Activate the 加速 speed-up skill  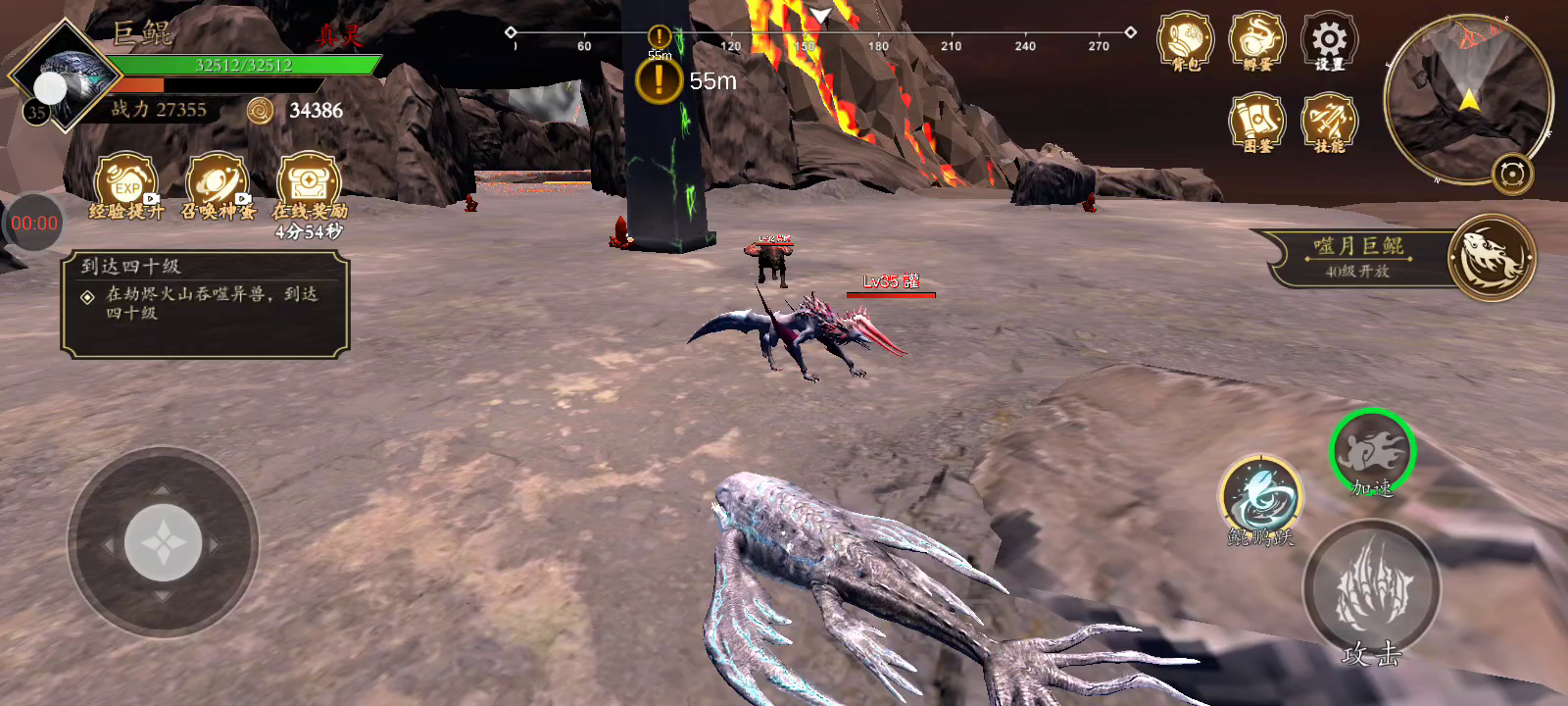coord(1372,452)
